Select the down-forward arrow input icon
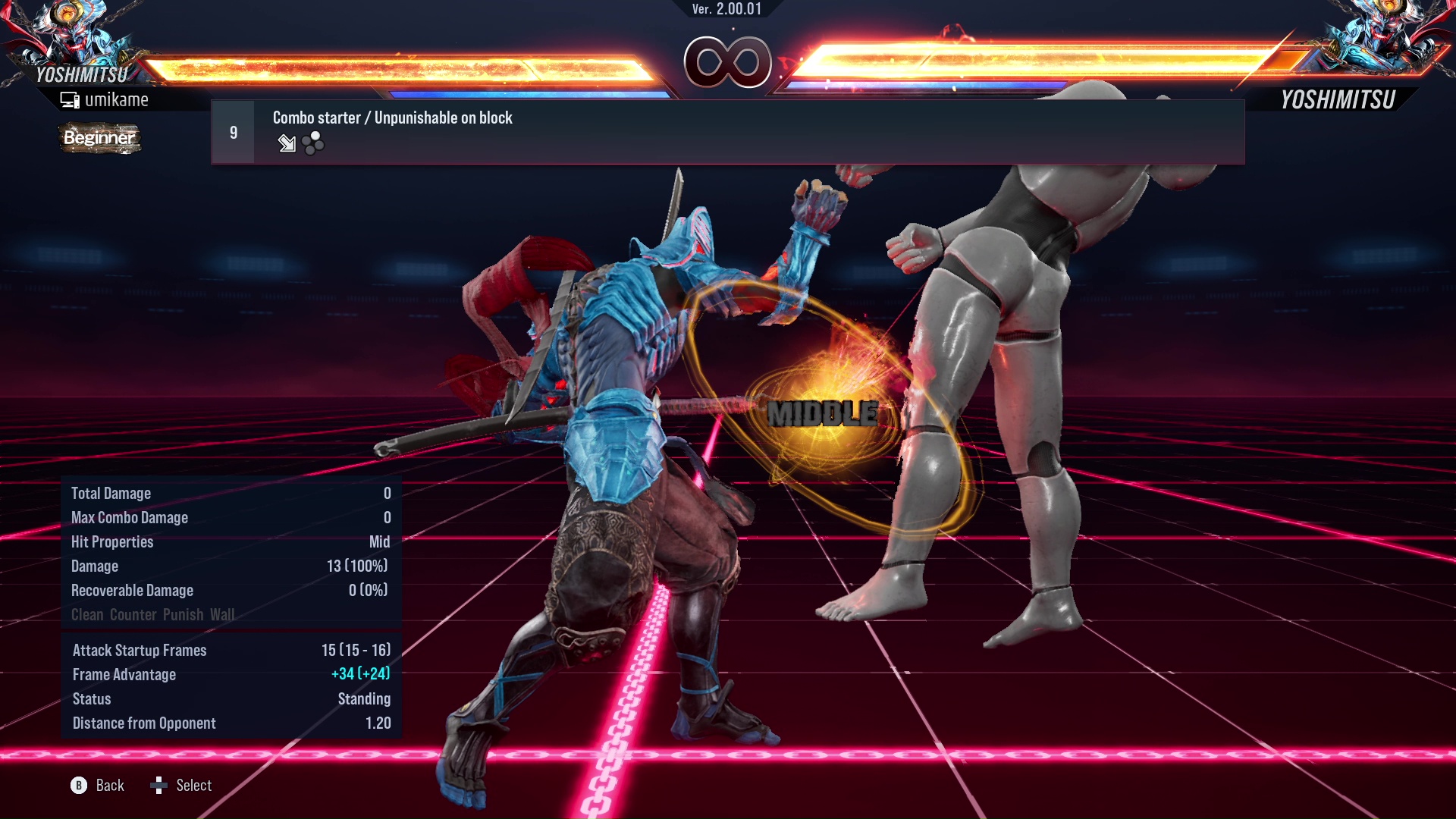 tap(287, 143)
